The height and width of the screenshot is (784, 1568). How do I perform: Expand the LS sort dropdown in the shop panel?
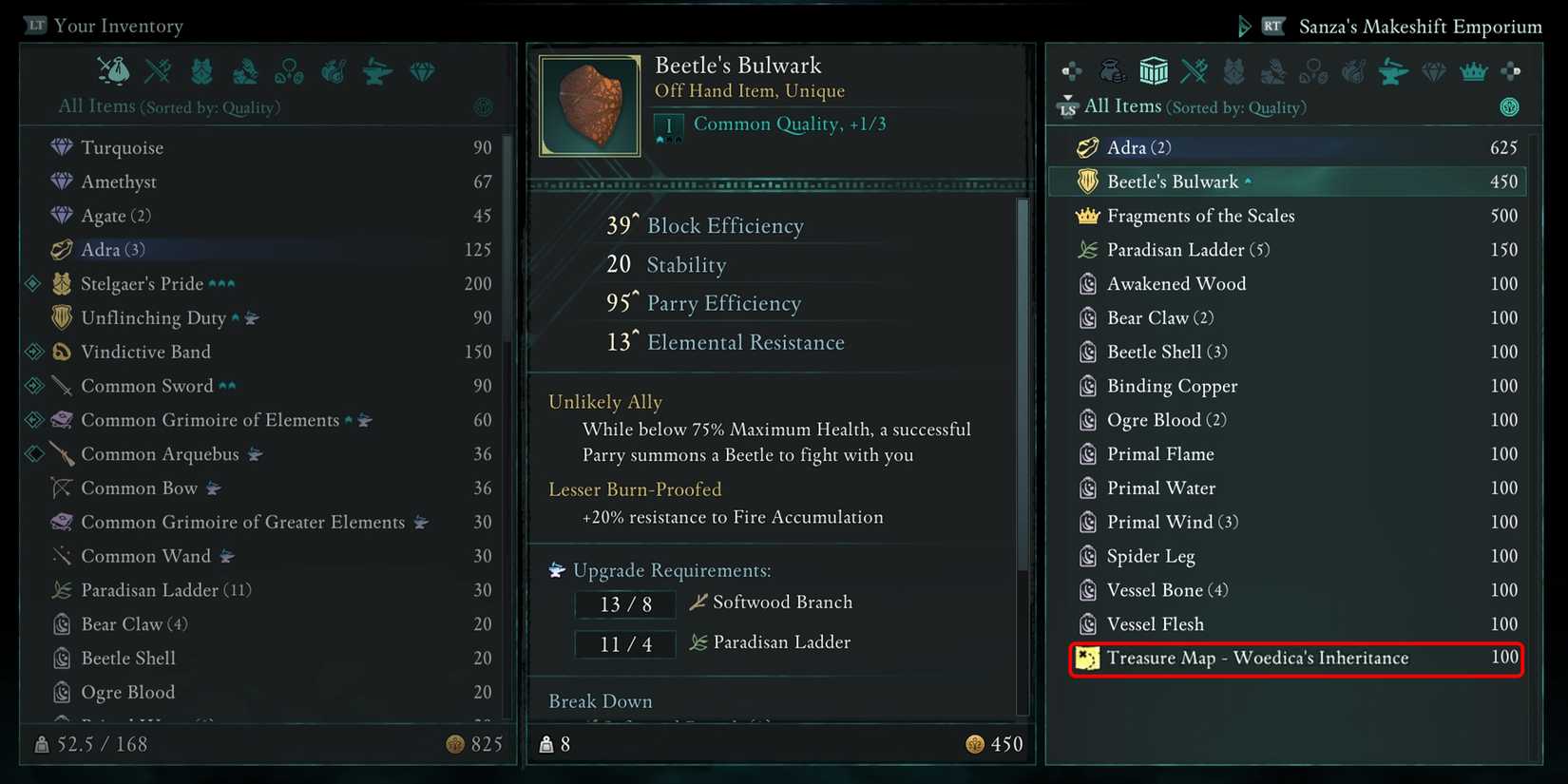(1068, 106)
